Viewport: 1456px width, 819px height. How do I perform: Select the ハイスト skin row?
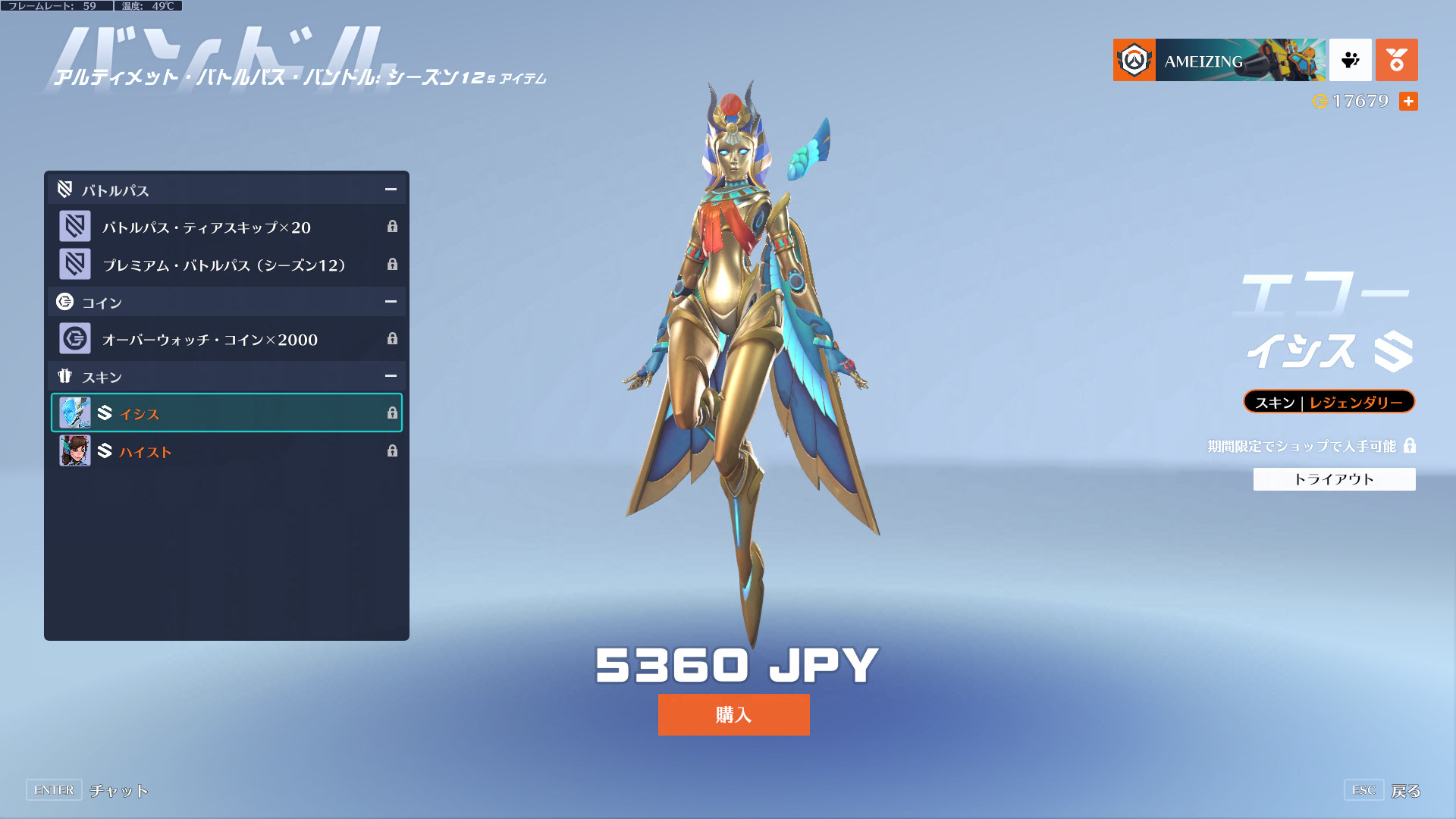pyautogui.click(x=226, y=451)
